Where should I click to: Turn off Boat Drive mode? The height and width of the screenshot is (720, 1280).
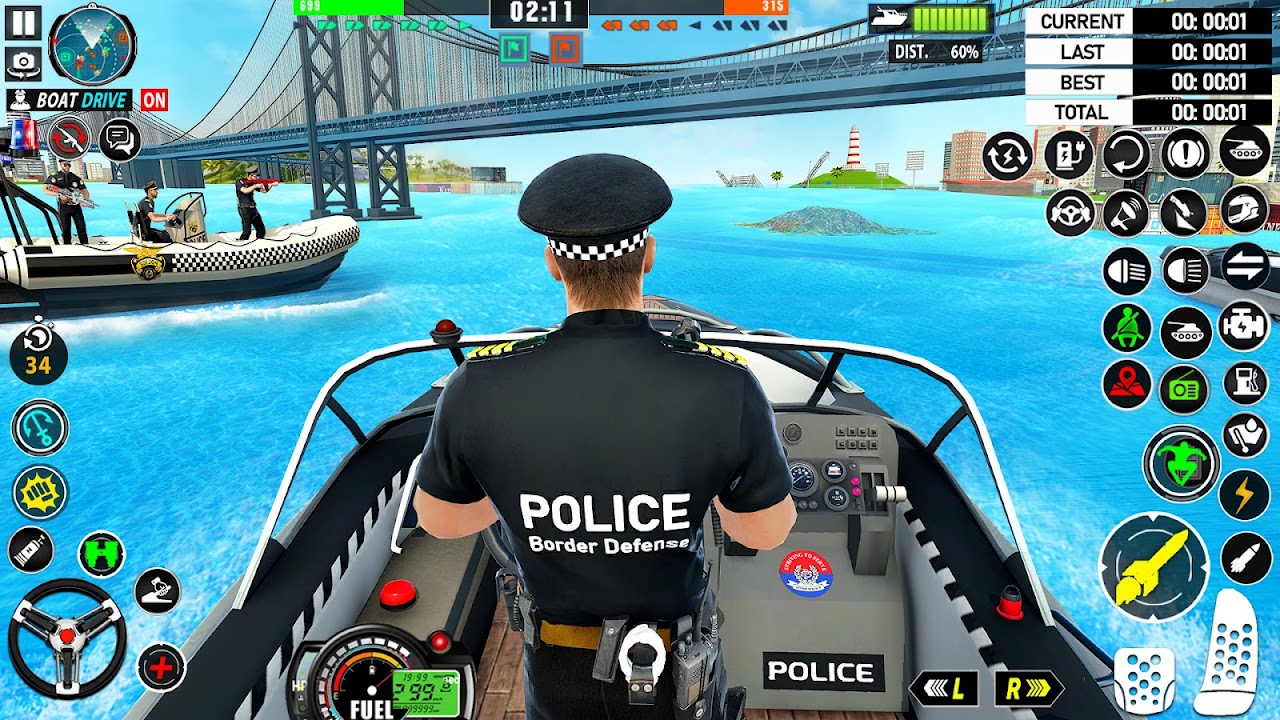pos(154,99)
